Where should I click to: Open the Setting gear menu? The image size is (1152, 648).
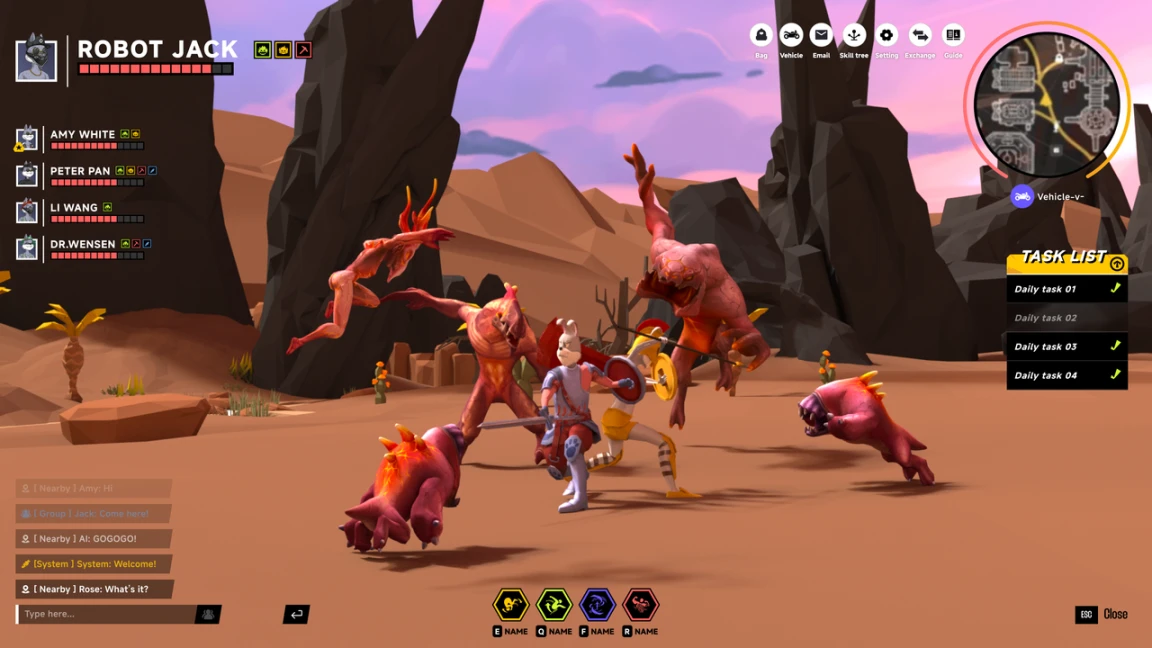tap(886, 35)
